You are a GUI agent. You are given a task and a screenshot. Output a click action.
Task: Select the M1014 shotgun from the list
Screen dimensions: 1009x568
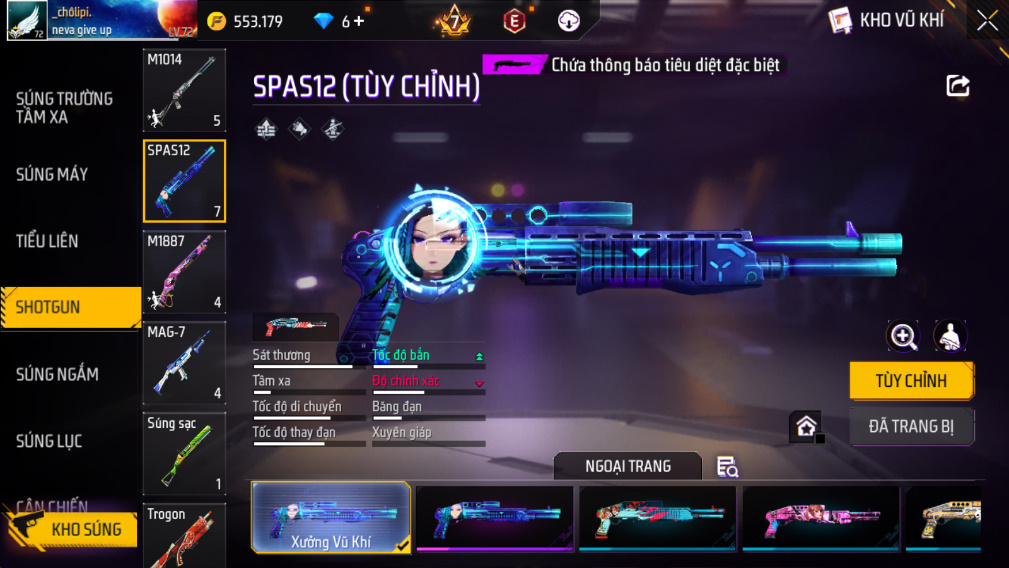click(184, 91)
